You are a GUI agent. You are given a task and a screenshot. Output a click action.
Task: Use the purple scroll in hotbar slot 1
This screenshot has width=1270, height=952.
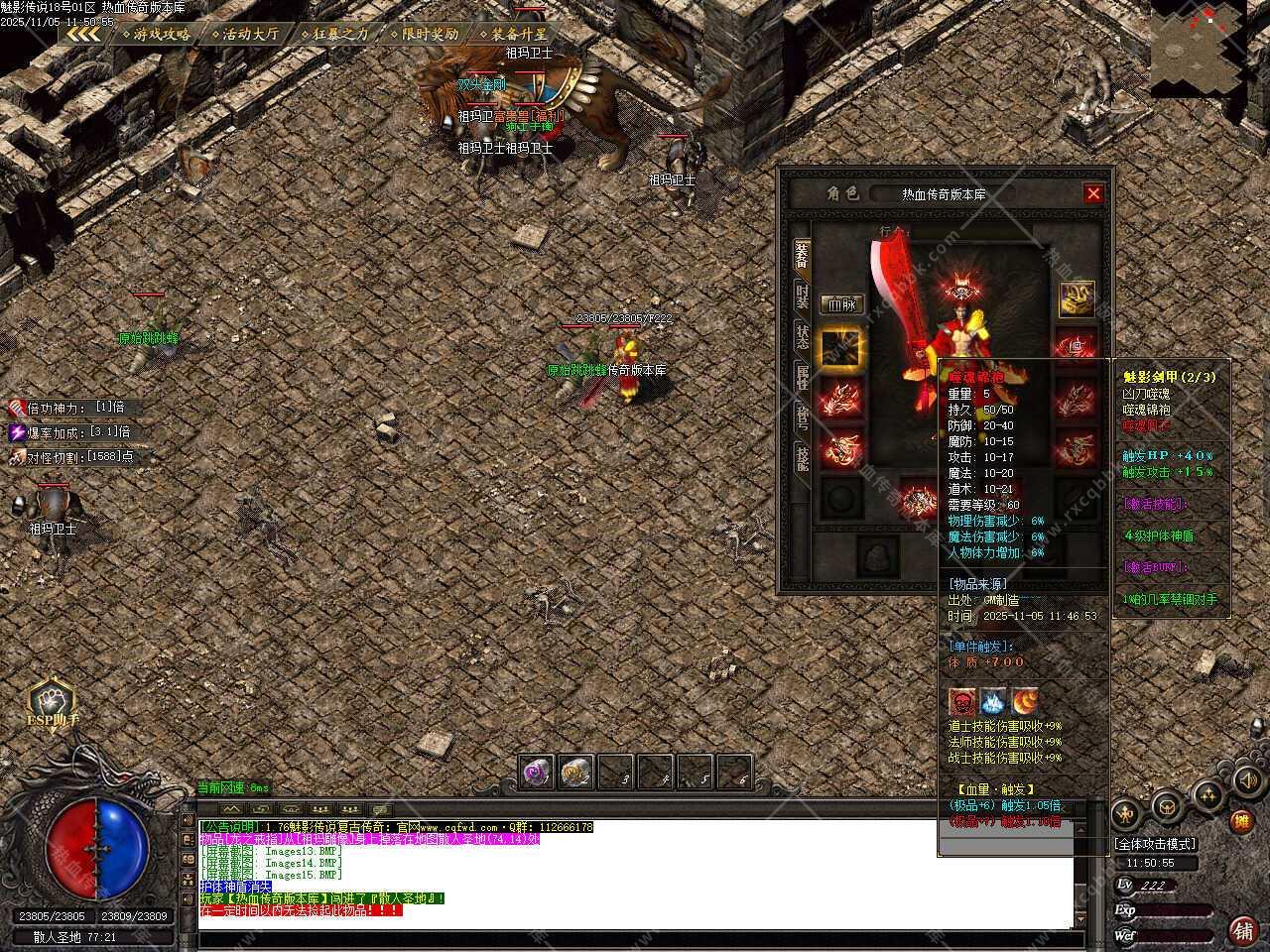[x=537, y=772]
